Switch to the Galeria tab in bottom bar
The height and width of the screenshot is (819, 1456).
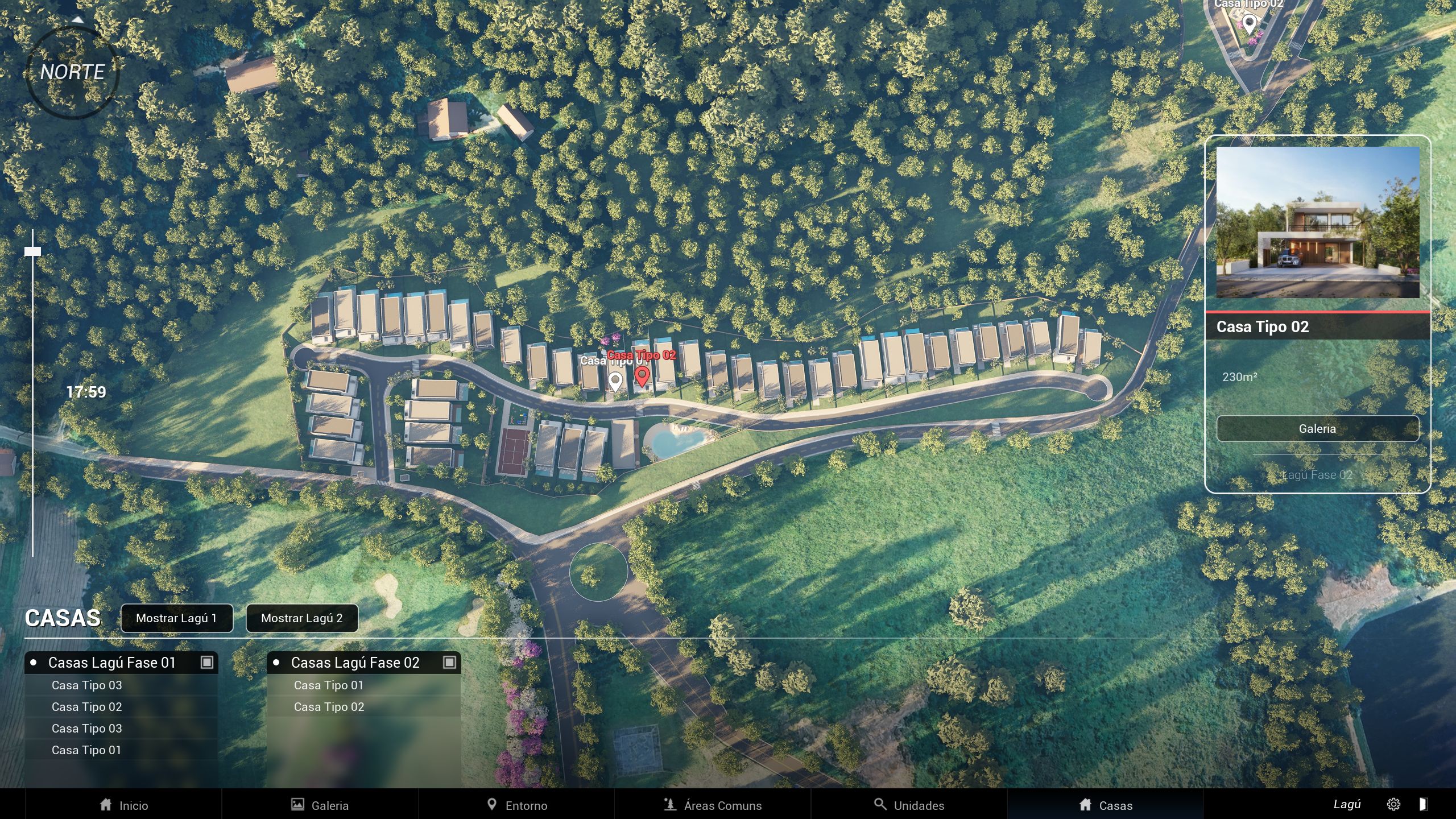(320, 805)
